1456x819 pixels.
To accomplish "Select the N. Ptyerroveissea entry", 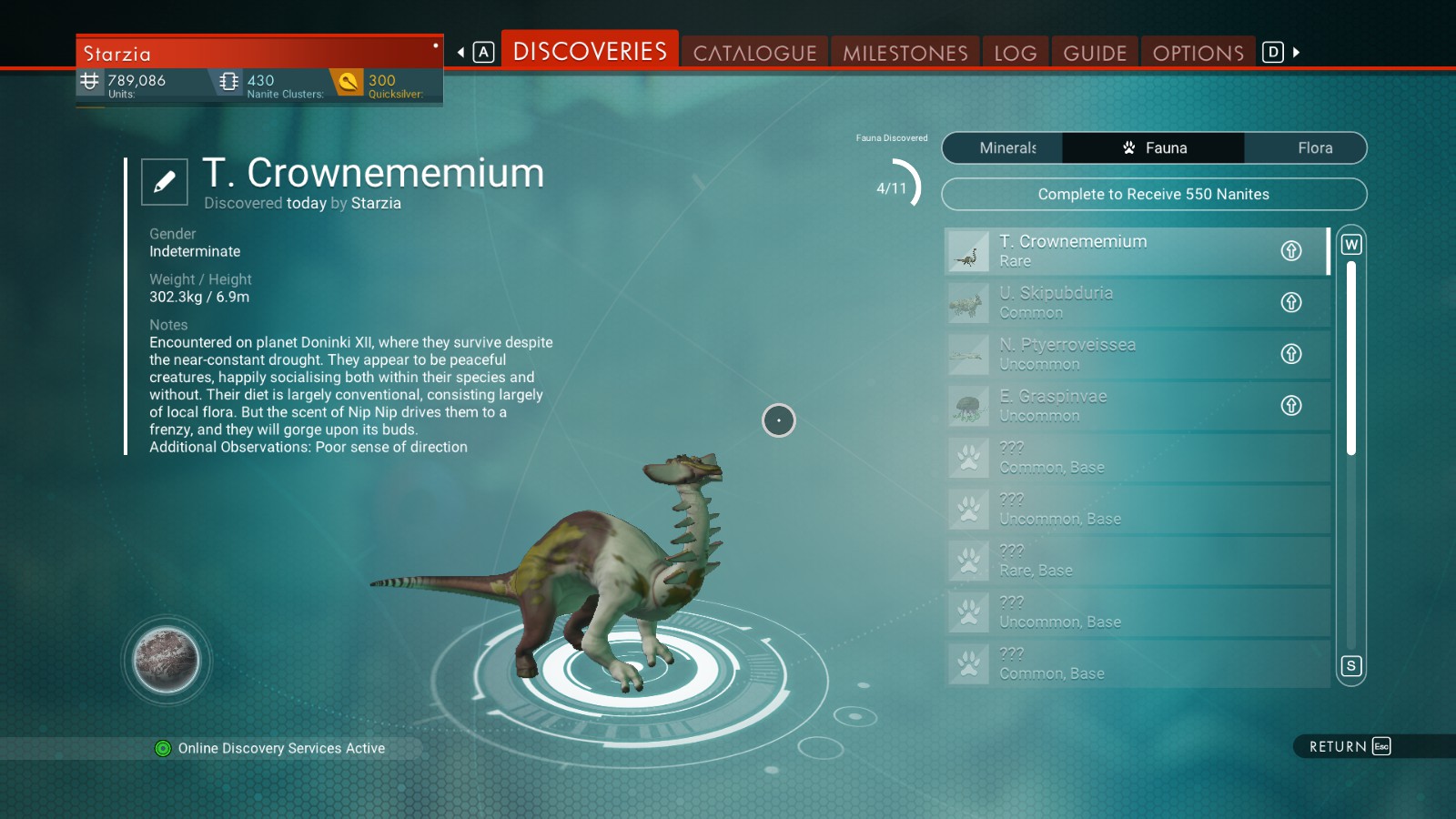I will click(1119, 354).
